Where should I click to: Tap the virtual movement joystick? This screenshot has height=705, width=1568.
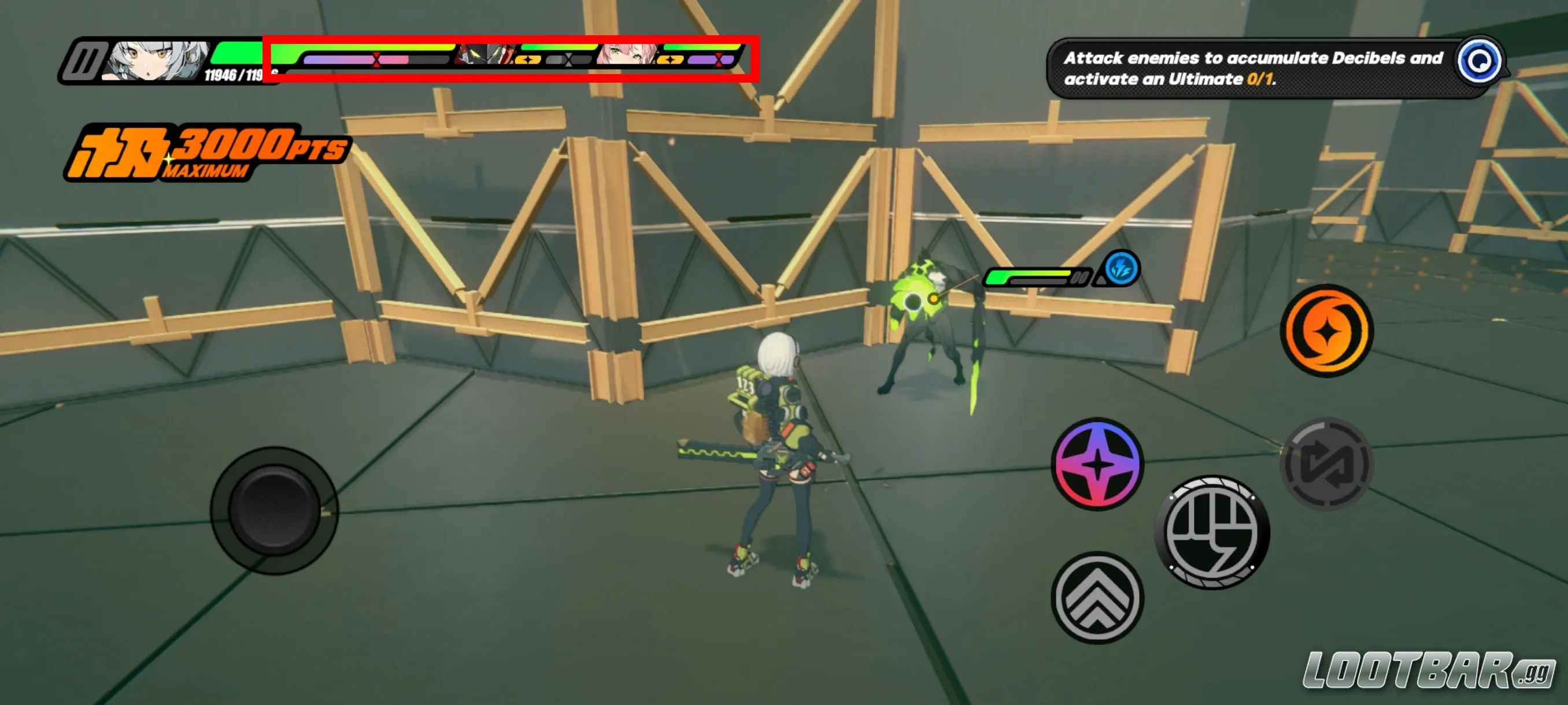coord(274,510)
